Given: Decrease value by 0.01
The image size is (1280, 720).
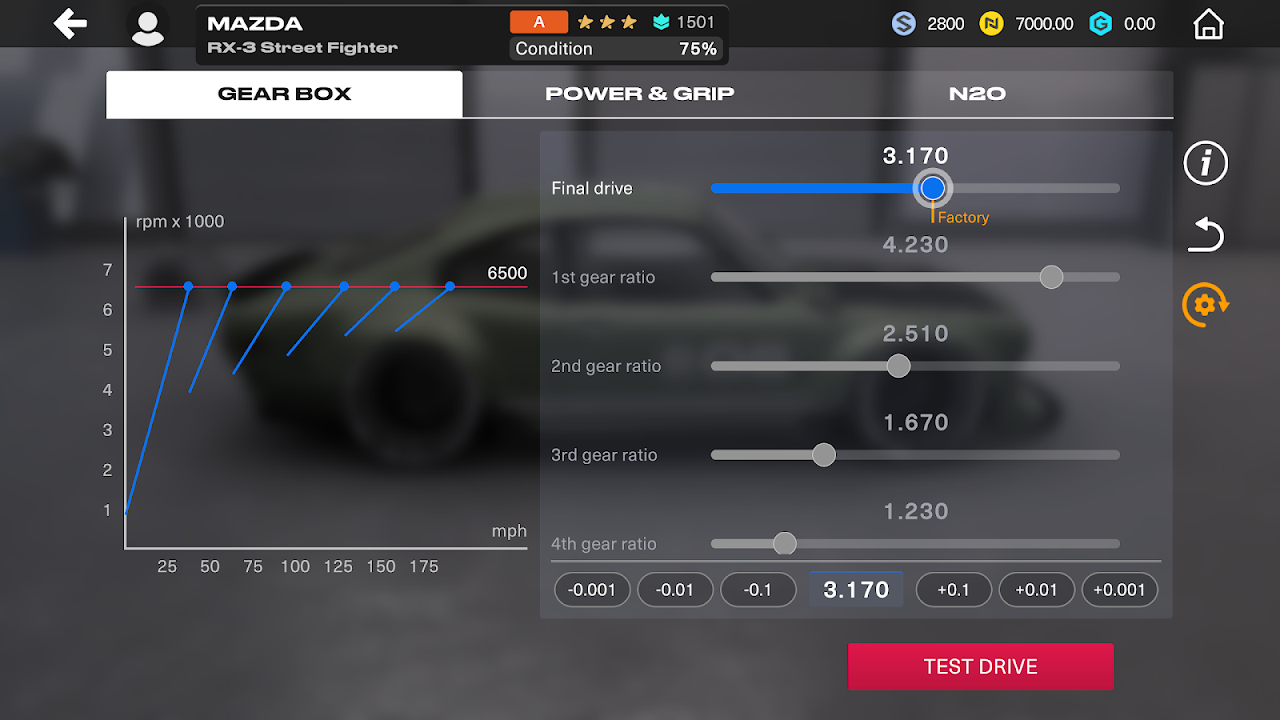Looking at the screenshot, I should [x=675, y=590].
